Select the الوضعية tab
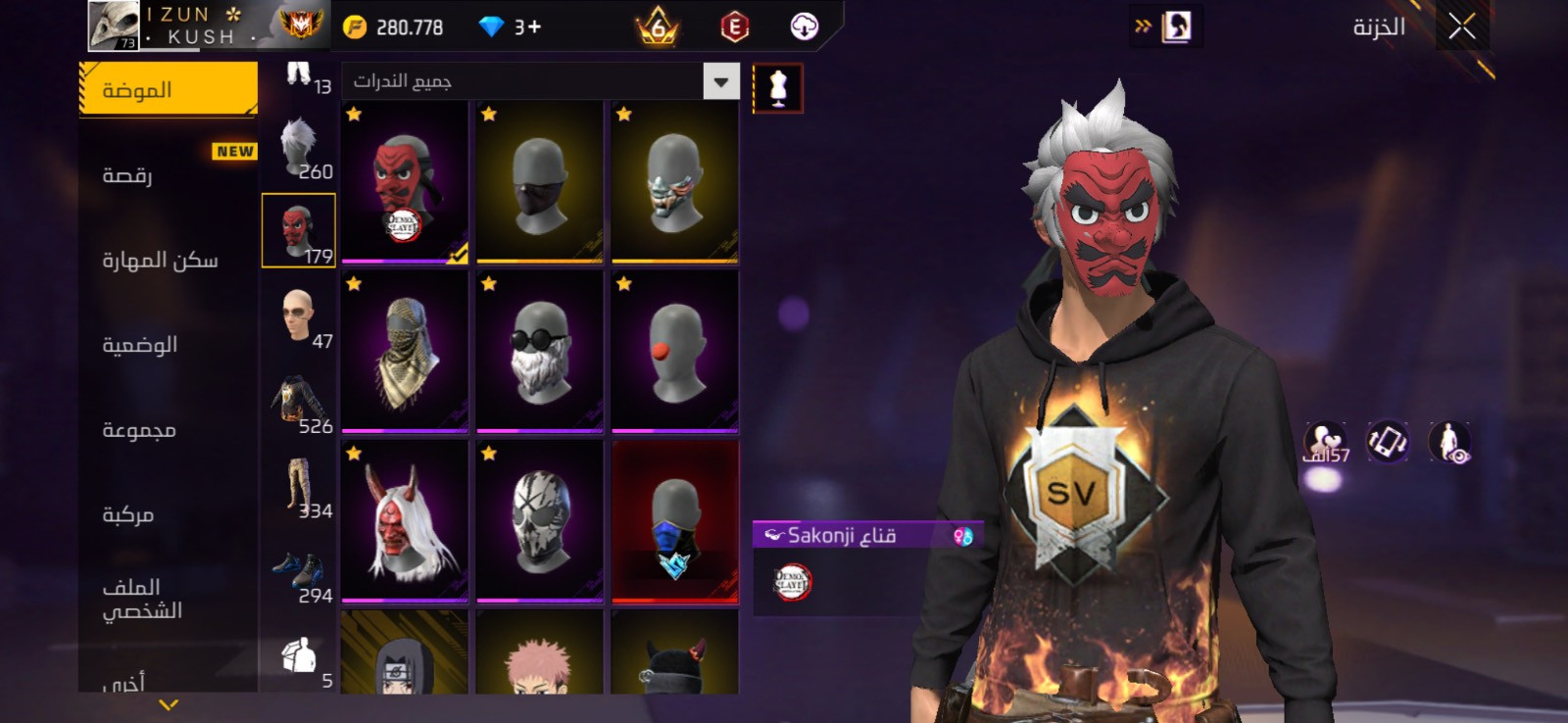The height and width of the screenshot is (723, 1568). (139, 345)
